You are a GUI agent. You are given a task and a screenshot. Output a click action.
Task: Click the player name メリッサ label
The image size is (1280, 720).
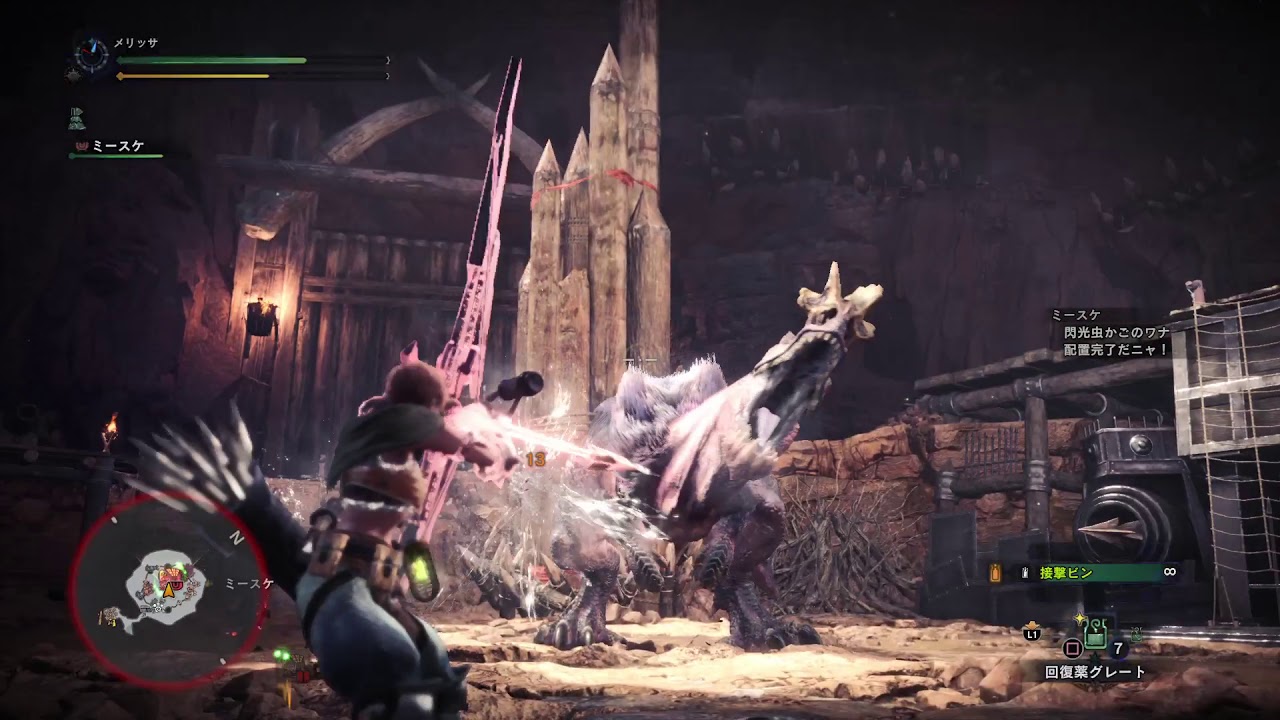click(x=135, y=42)
